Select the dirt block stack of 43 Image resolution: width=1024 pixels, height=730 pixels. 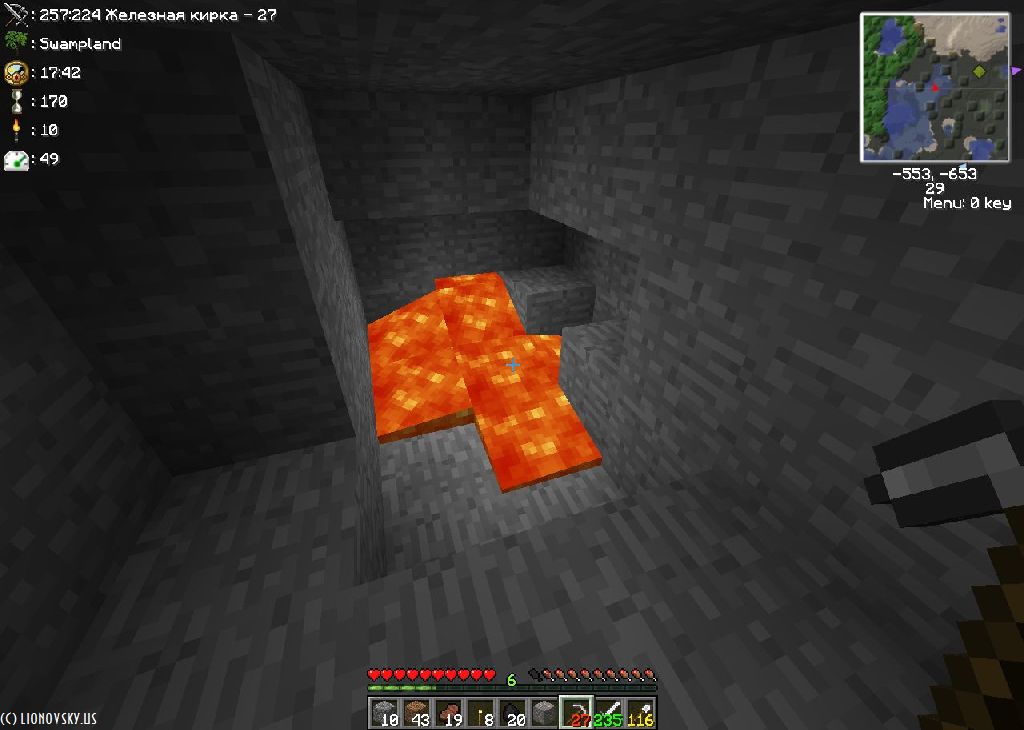[417, 713]
